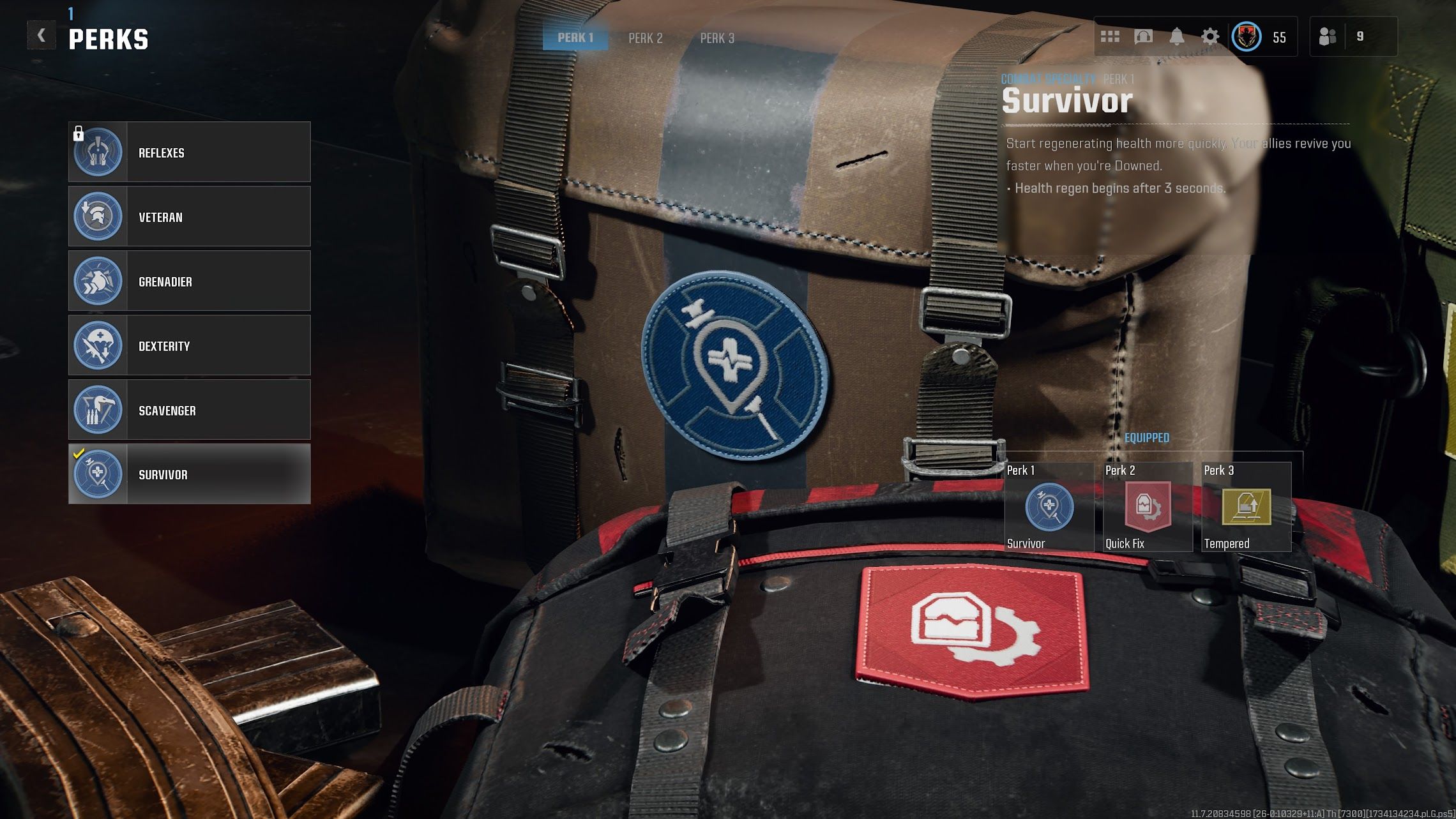Image resolution: width=1456 pixels, height=819 pixels.
Task: Open the settings gear
Action: click(1210, 36)
